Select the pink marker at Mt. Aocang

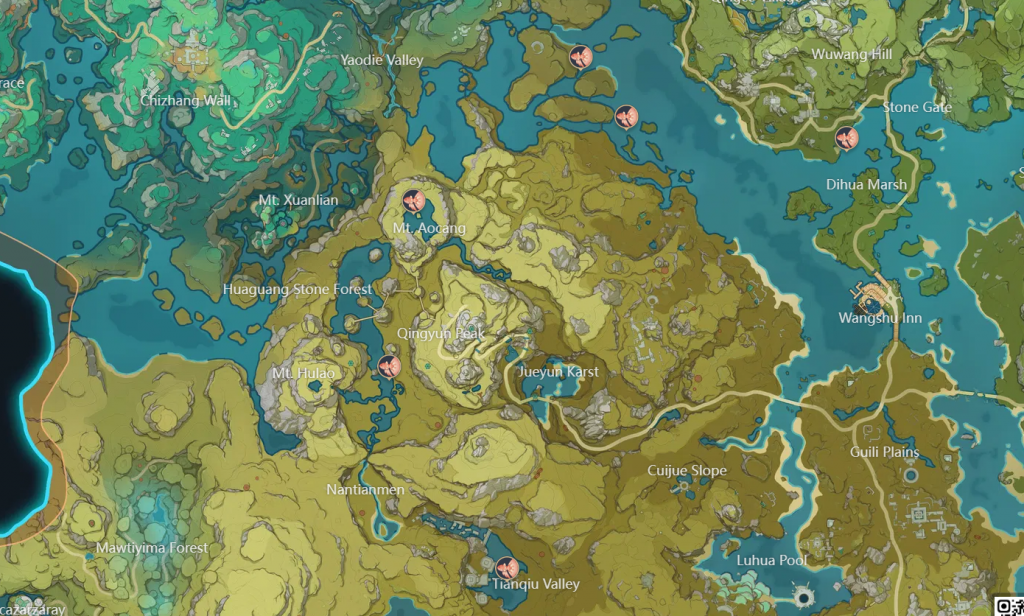413,201
